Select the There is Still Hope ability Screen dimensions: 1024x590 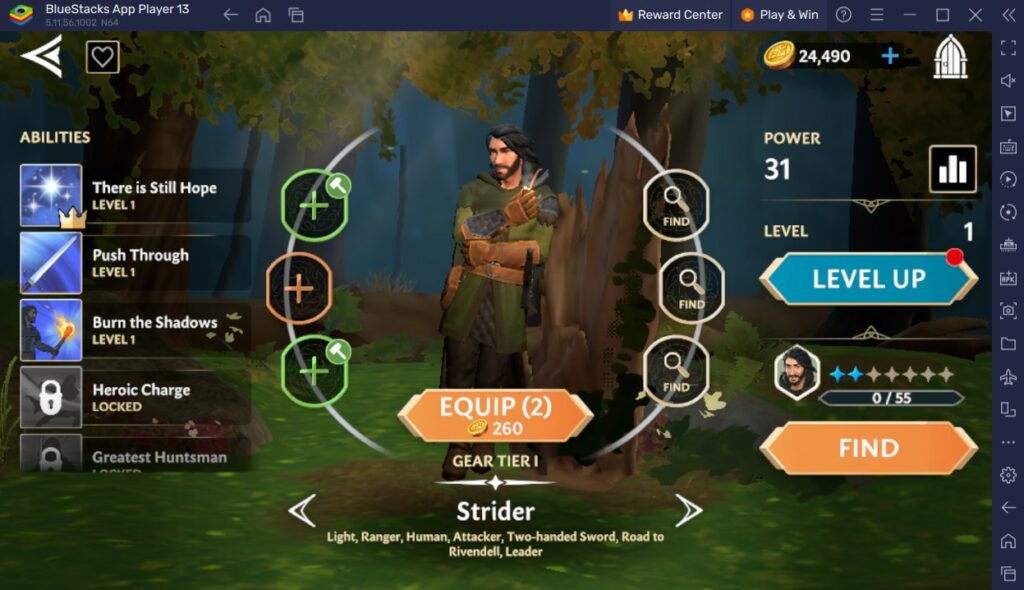coord(135,195)
